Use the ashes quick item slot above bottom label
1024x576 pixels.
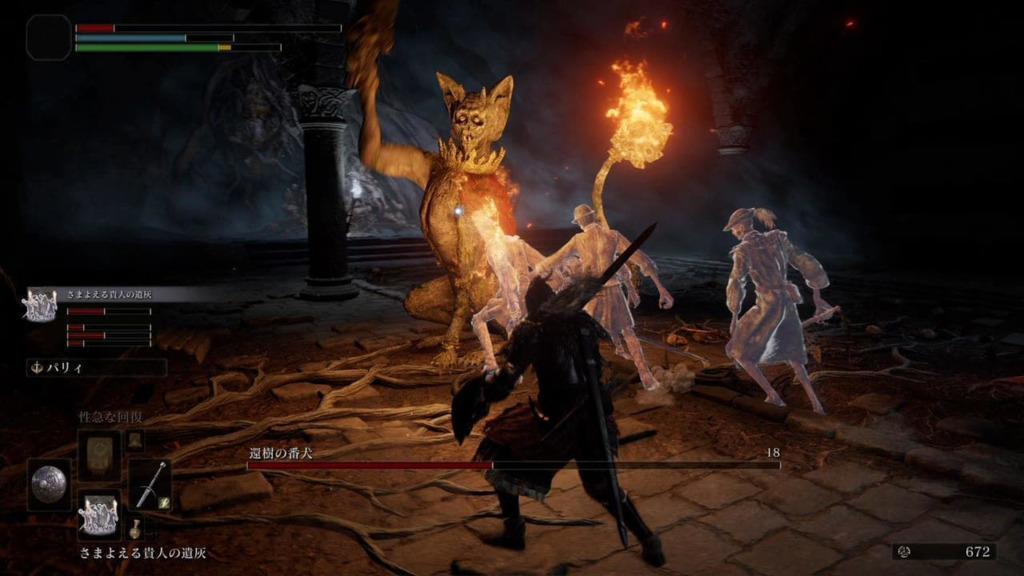click(99, 516)
